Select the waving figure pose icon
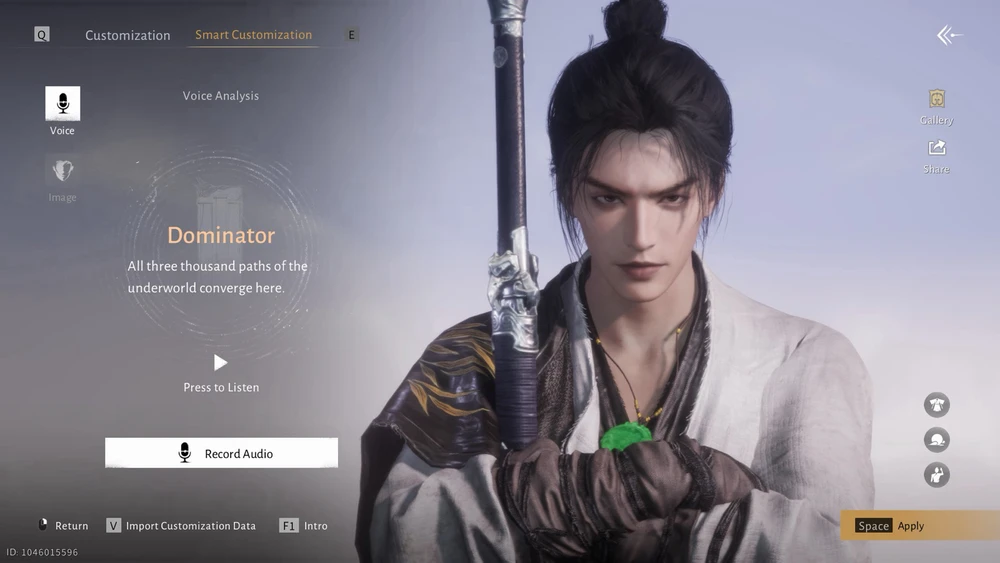The height and width of the screenshot is (563, 1000). click(937, 475)
